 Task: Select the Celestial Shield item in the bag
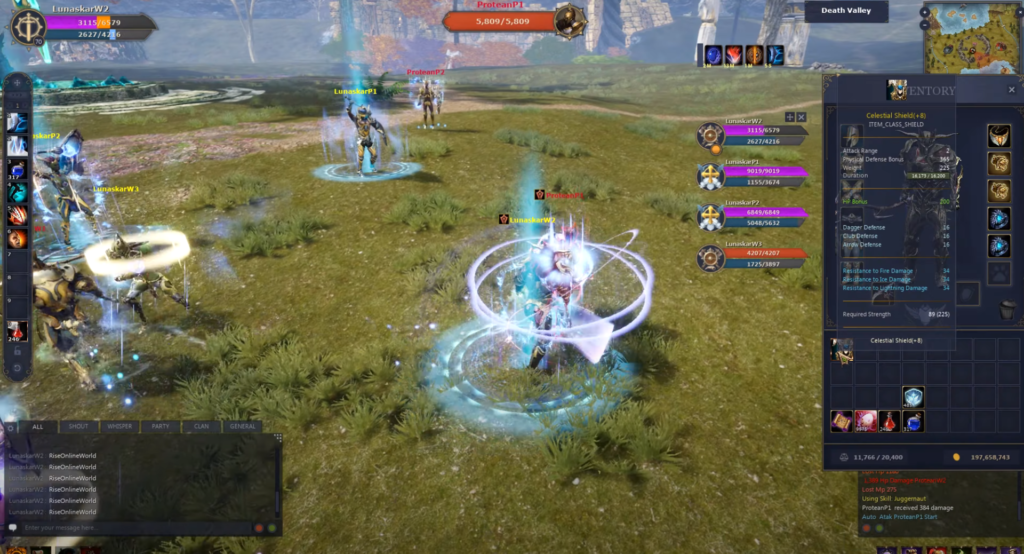[x=842, y=347]
